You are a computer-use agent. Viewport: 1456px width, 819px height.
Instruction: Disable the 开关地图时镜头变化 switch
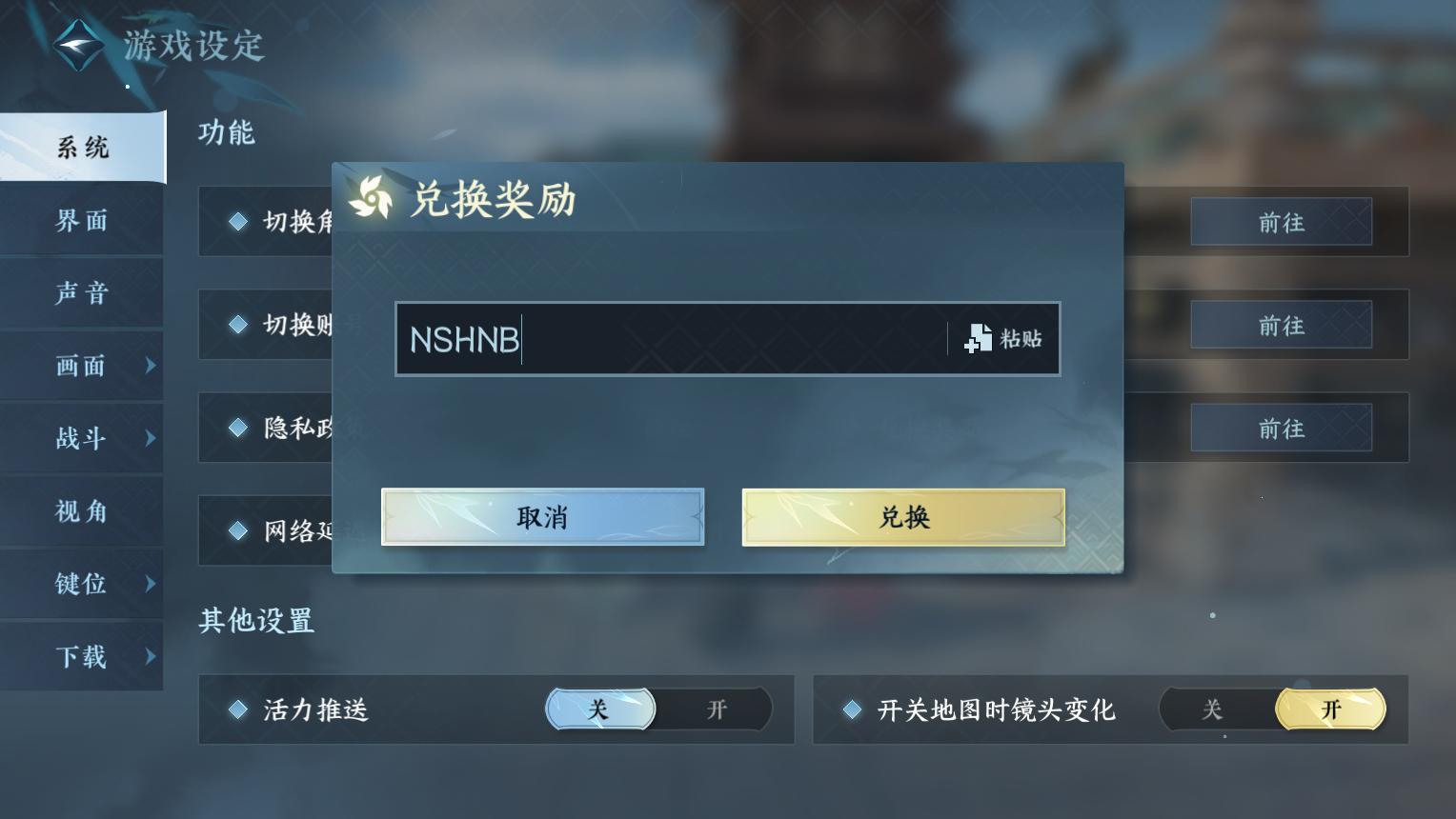point(1212,709)
